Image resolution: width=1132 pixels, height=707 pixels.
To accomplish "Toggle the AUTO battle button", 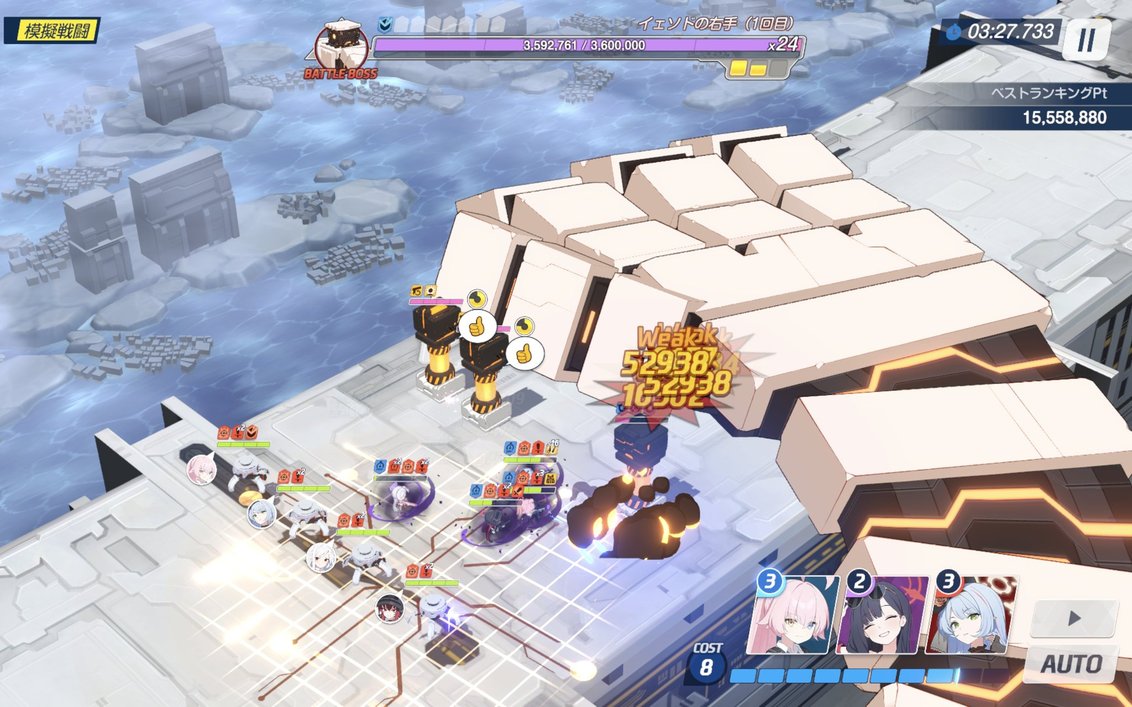I will (1071, 664).
